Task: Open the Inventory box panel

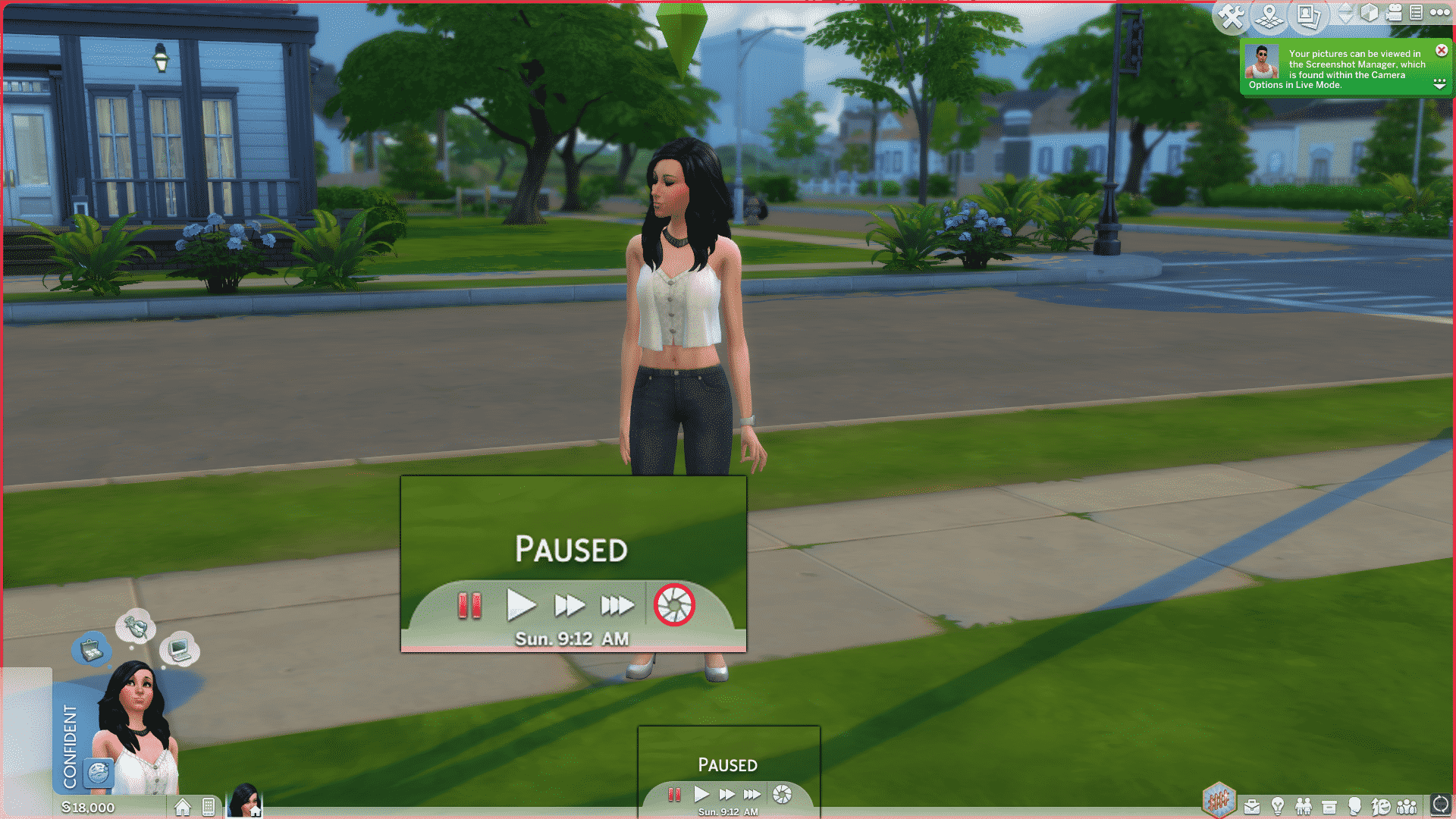Action: pos(1329,806)
